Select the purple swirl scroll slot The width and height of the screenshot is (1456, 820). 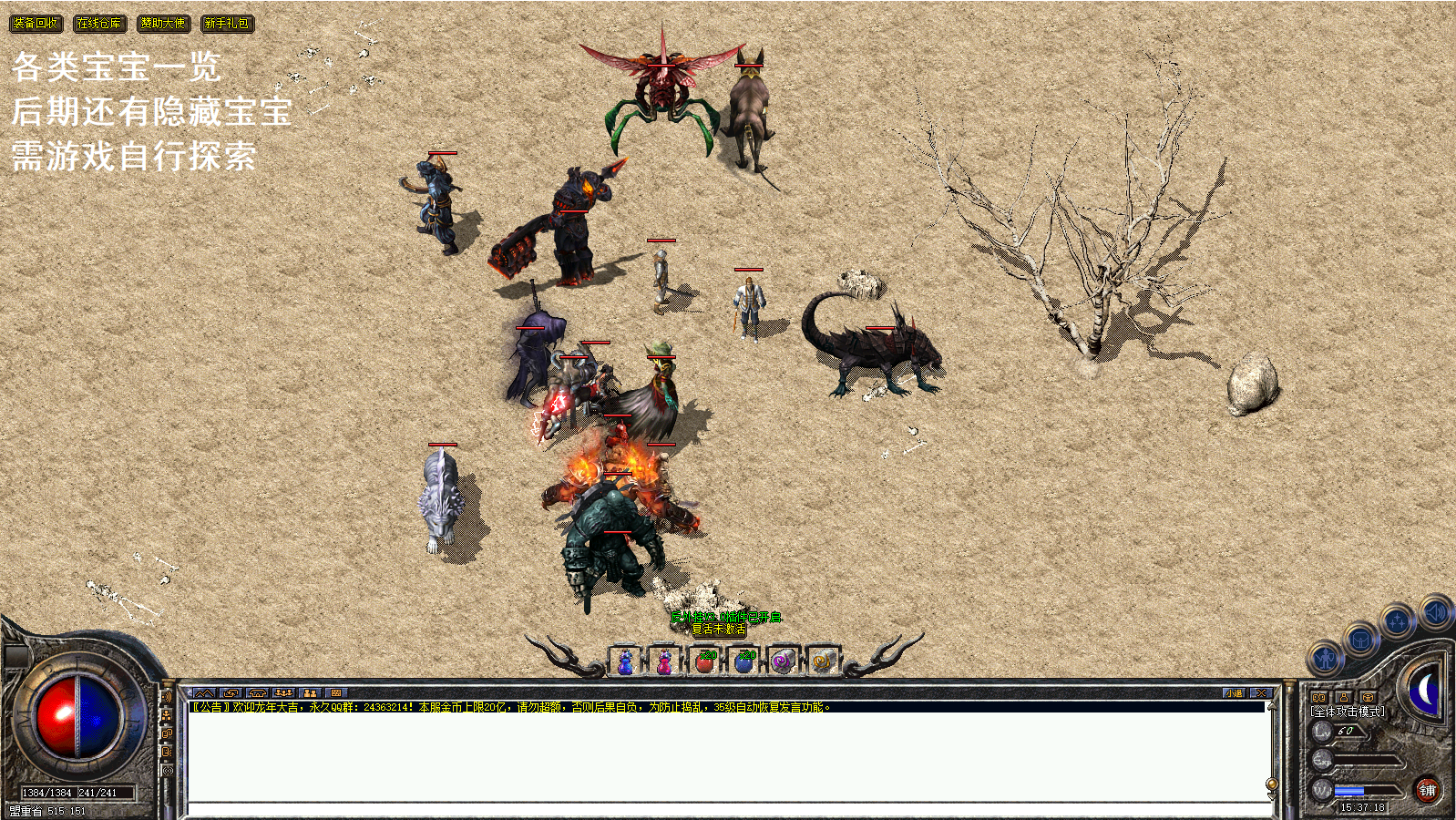tap(783, 661)
